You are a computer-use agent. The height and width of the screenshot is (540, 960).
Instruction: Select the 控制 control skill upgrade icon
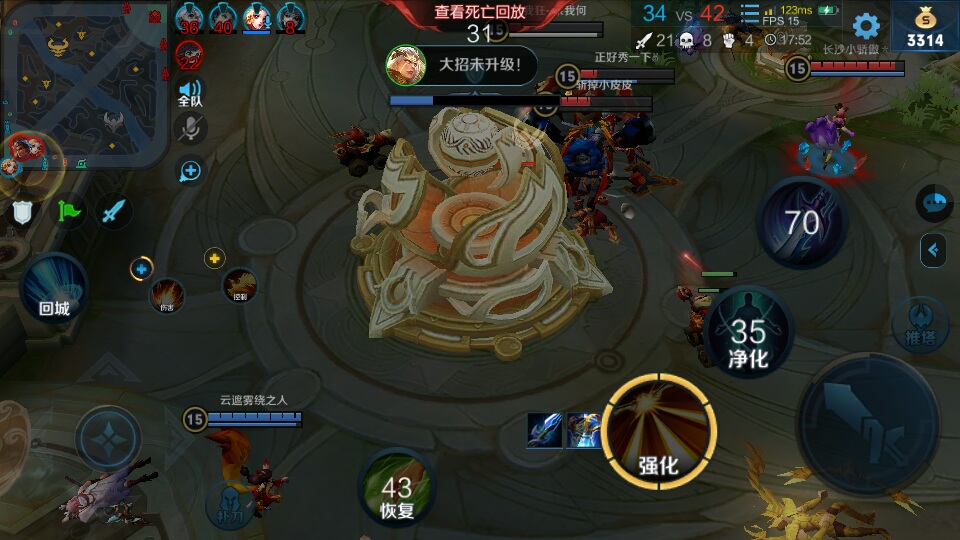coord(240,285)
